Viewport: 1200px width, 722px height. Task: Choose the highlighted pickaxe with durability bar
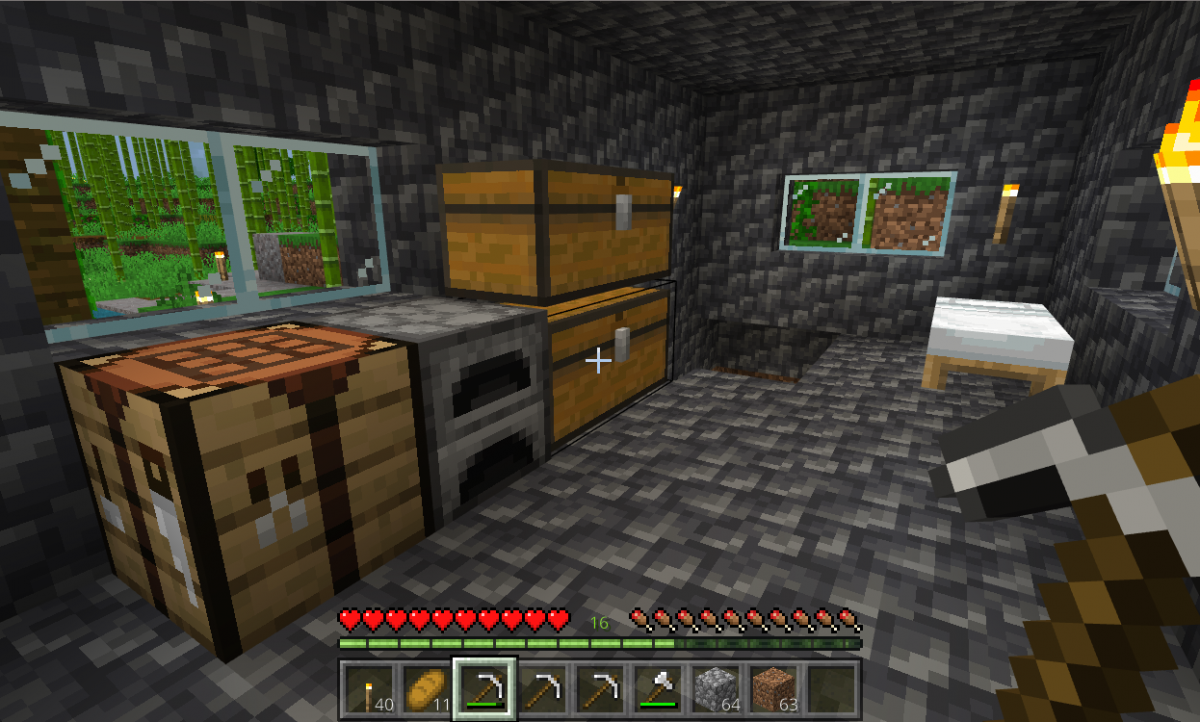pyautogui.click(x=485, y=689)
